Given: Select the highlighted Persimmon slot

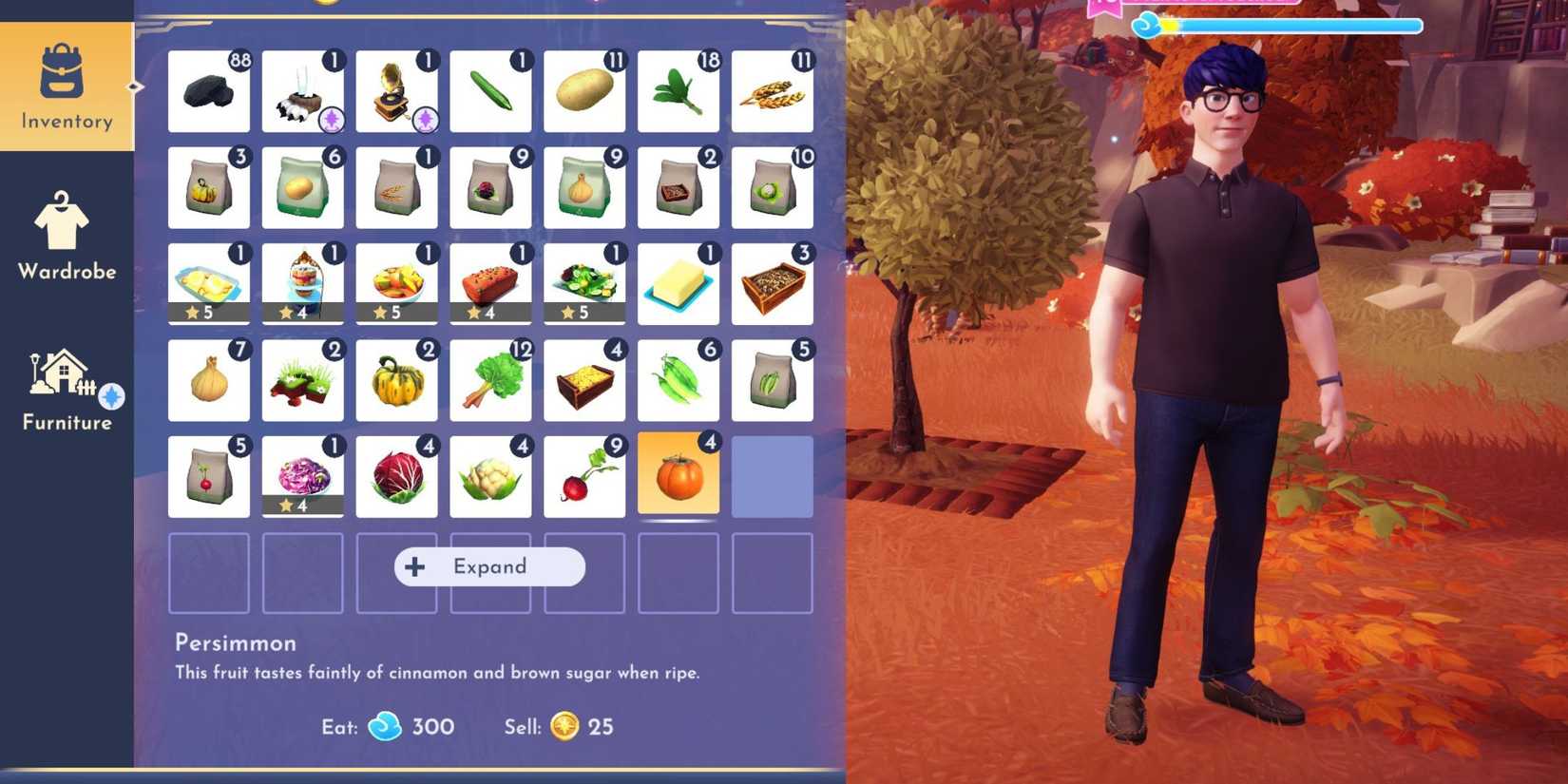Looking at the screenshot, I should [679, 476].
